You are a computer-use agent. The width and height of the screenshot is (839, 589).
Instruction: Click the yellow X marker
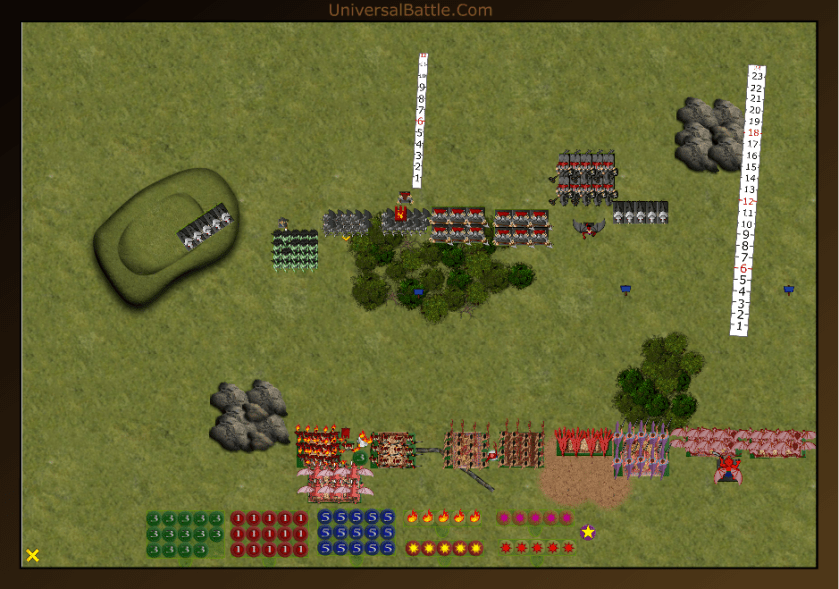33,555
